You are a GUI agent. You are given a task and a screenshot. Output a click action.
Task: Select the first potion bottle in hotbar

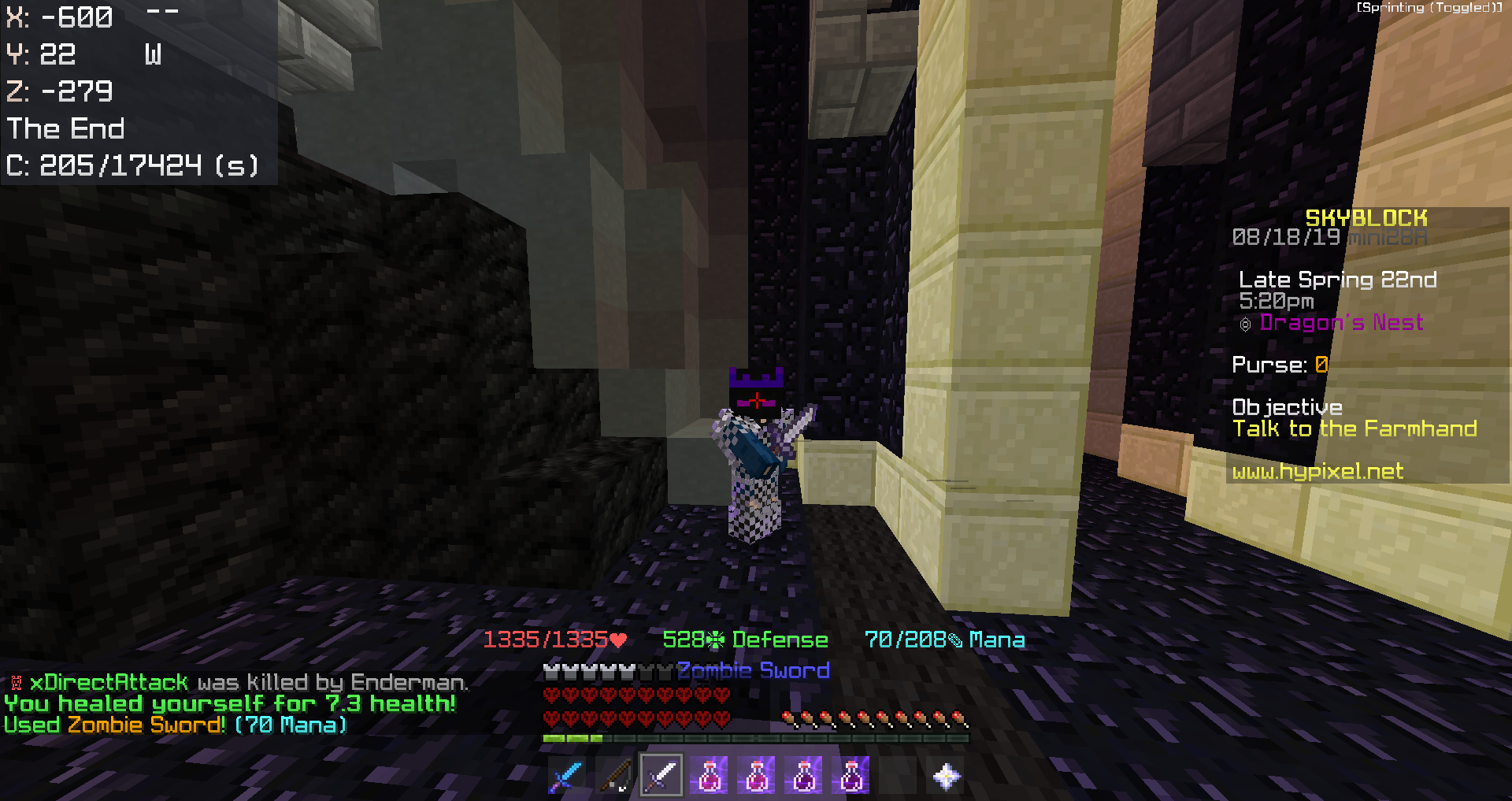coord(709,776)
